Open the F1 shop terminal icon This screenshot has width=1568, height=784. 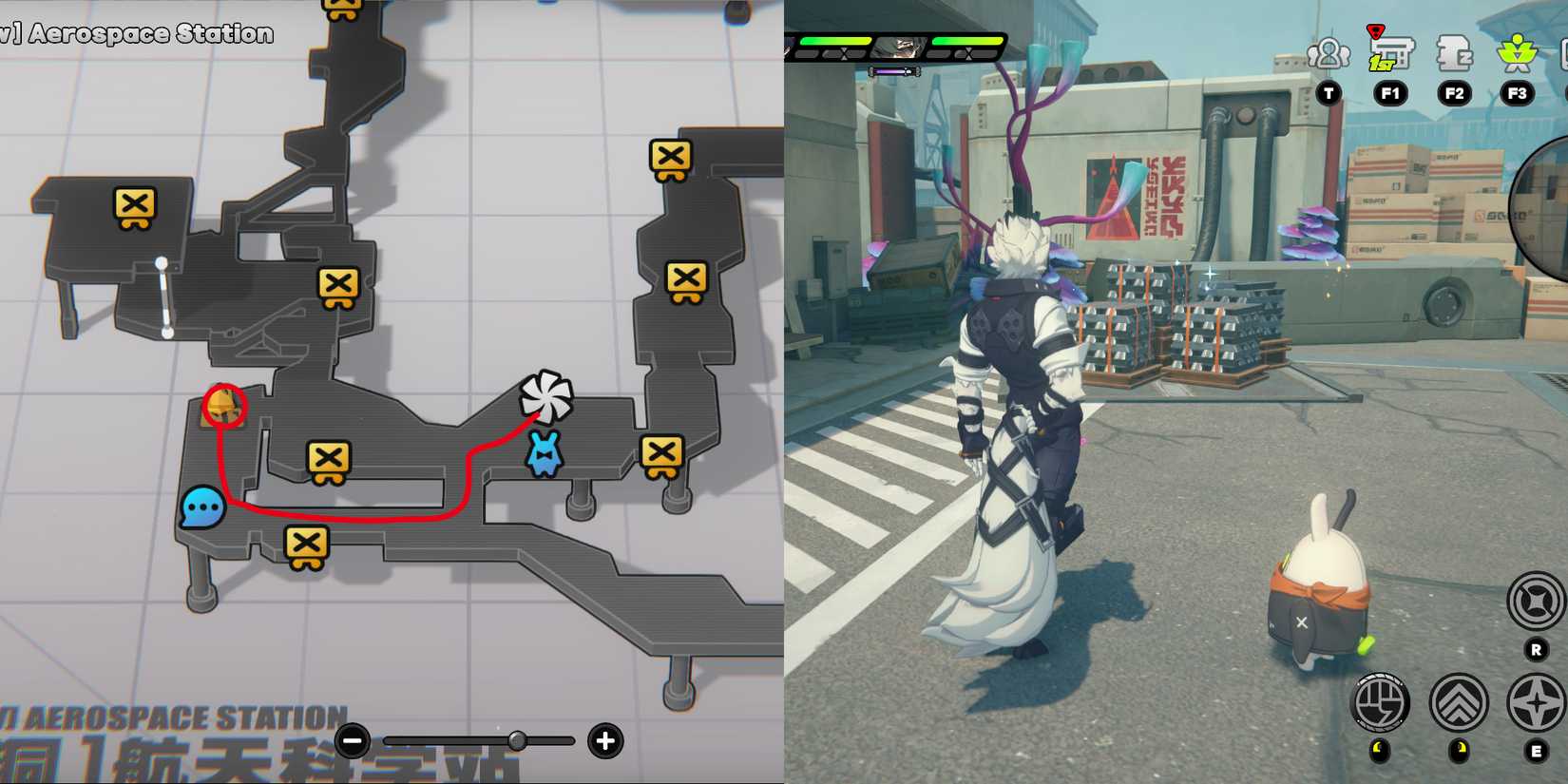[x=1389, y=52]
